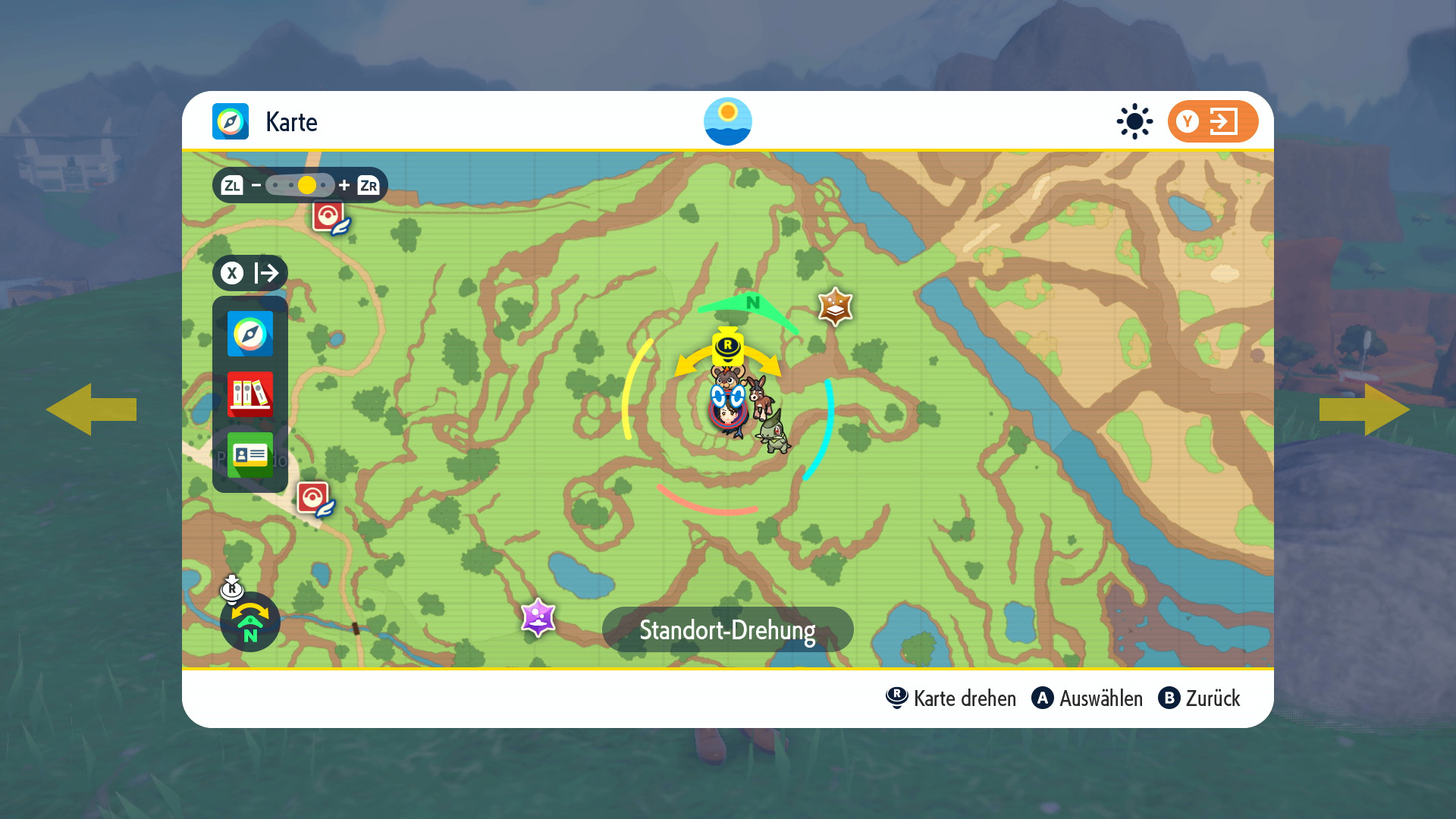The width and height of the screenshot is (1456, 819).
Task: Select the brown Tera Raid crystal marker
Action: click(835, 307)
